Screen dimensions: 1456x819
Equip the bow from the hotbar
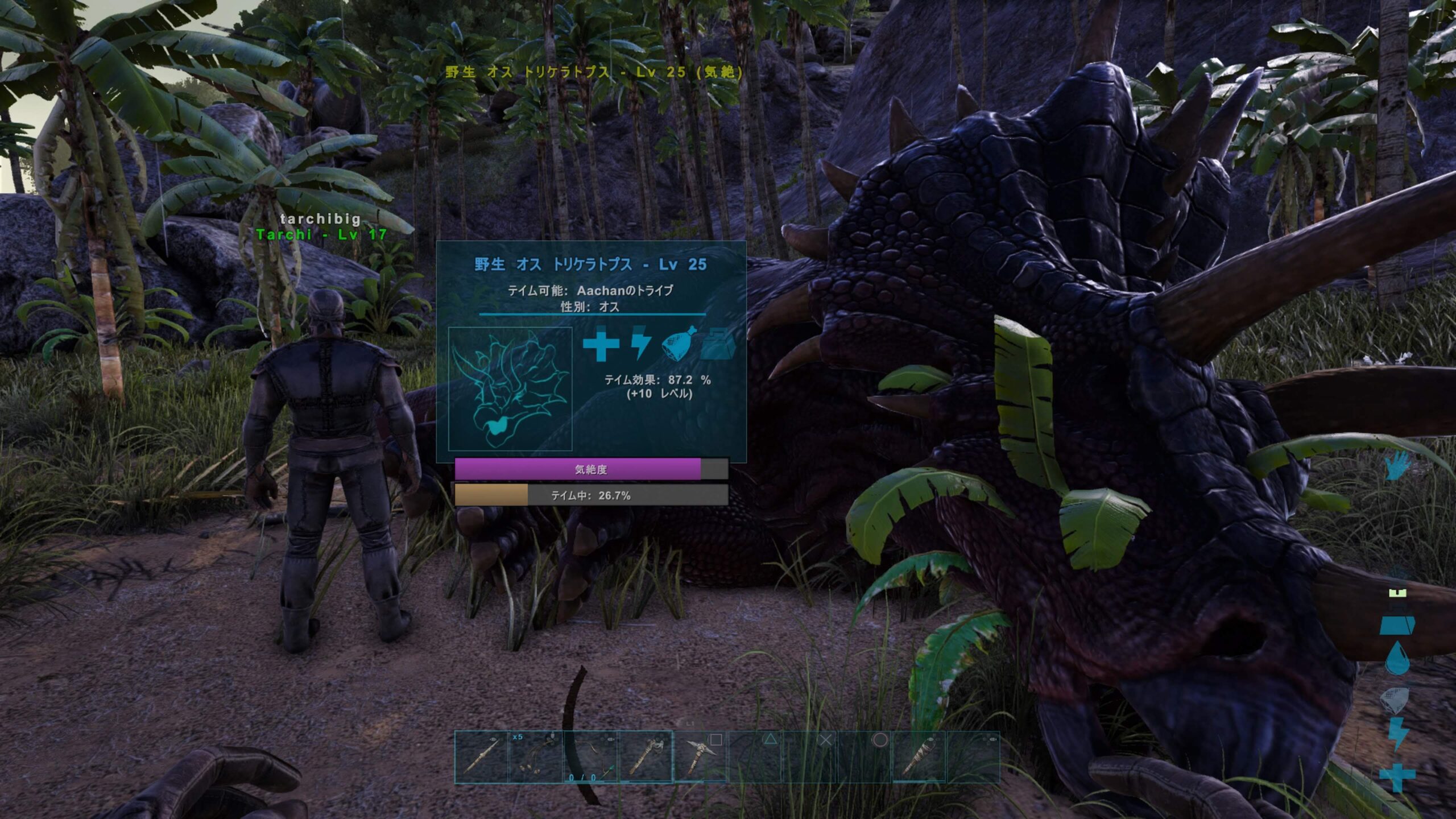pyautogui.click(x=590, y=758)
